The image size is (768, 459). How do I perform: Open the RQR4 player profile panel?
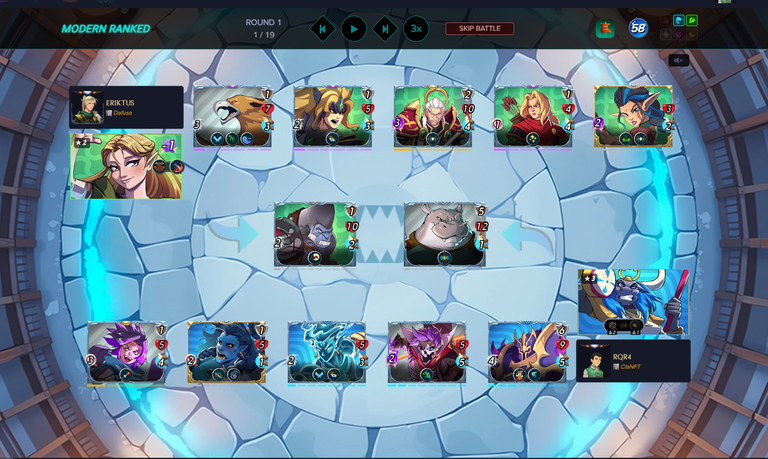633,361
